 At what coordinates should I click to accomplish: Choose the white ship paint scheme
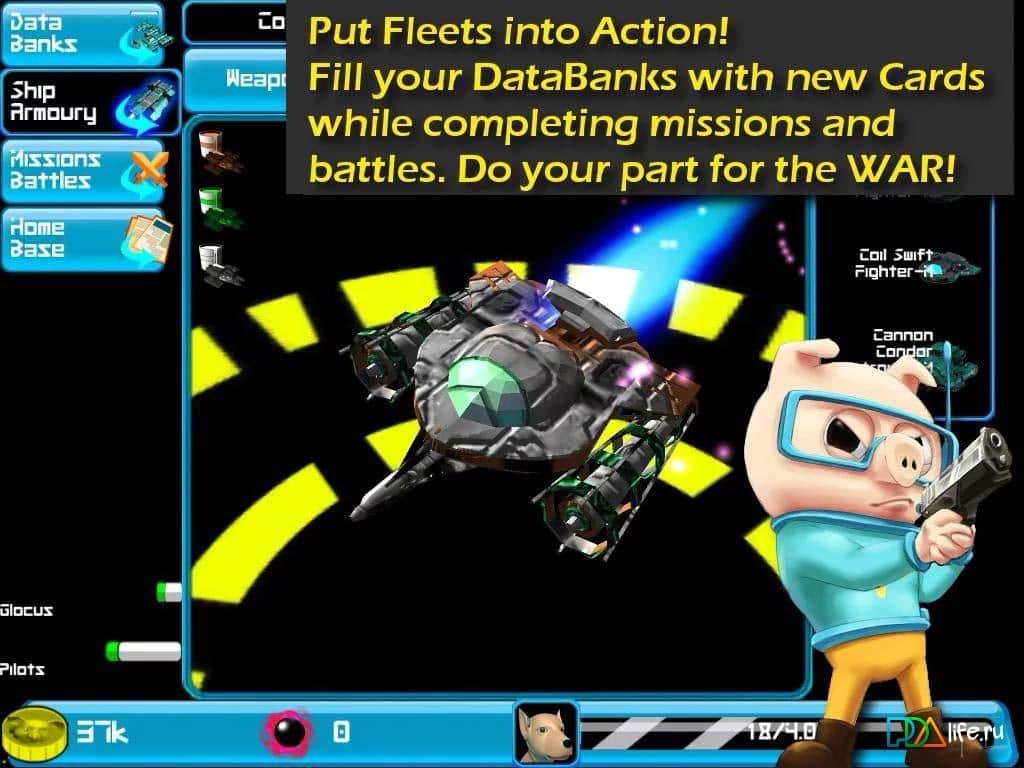click(x=219, y=263)
